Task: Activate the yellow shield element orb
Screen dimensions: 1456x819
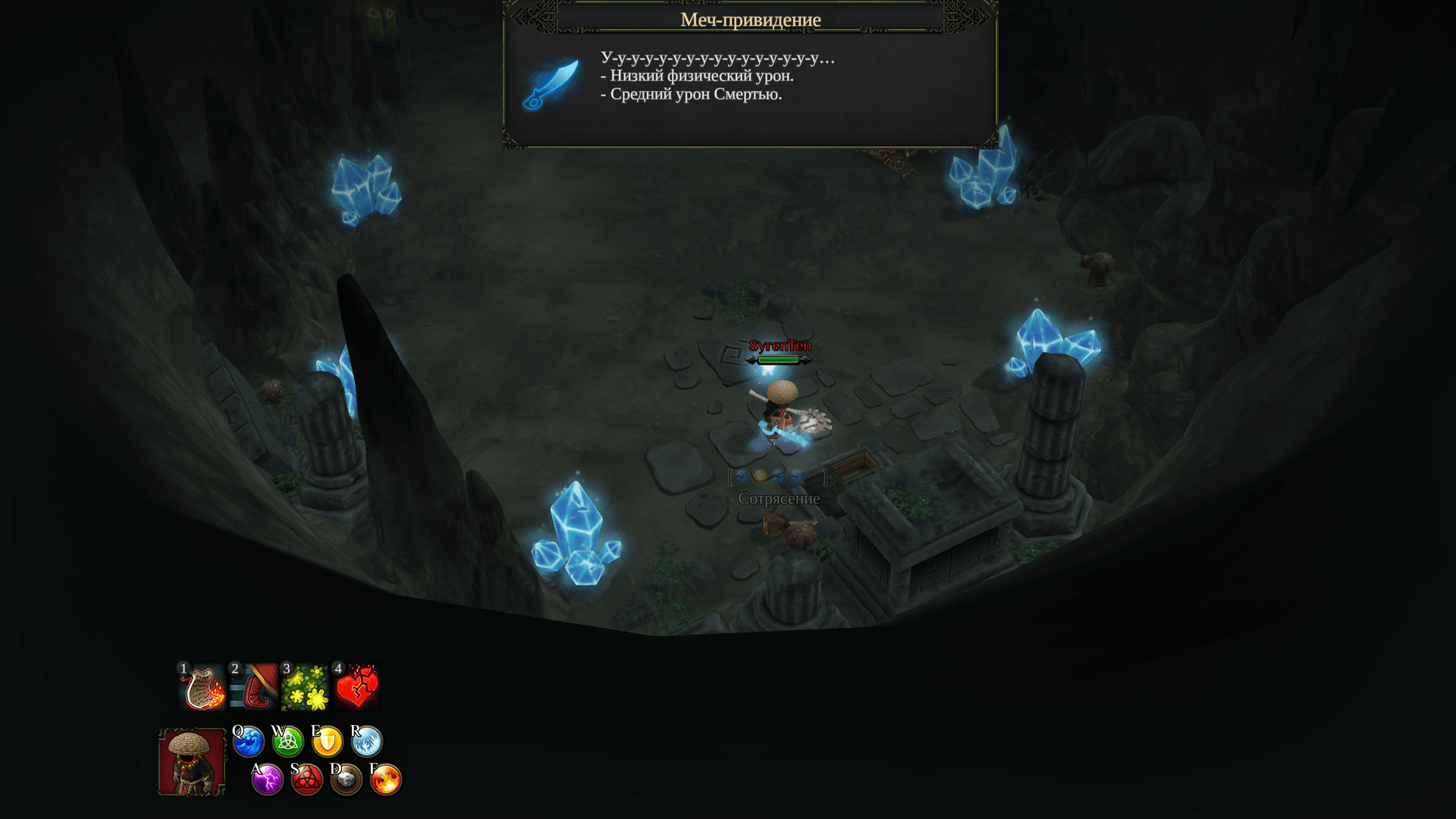Action: [x=328, y=742]
